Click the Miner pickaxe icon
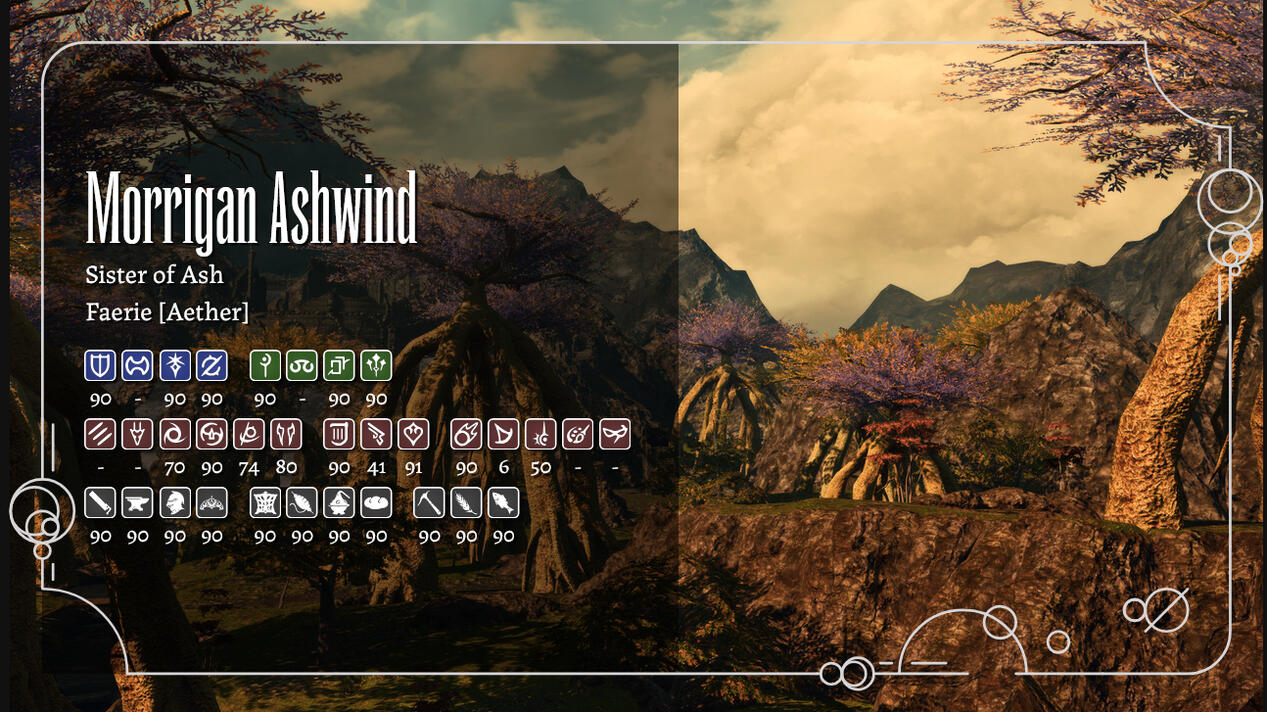This screenshot has height=712, width=1267. click(x=429, y=502)
